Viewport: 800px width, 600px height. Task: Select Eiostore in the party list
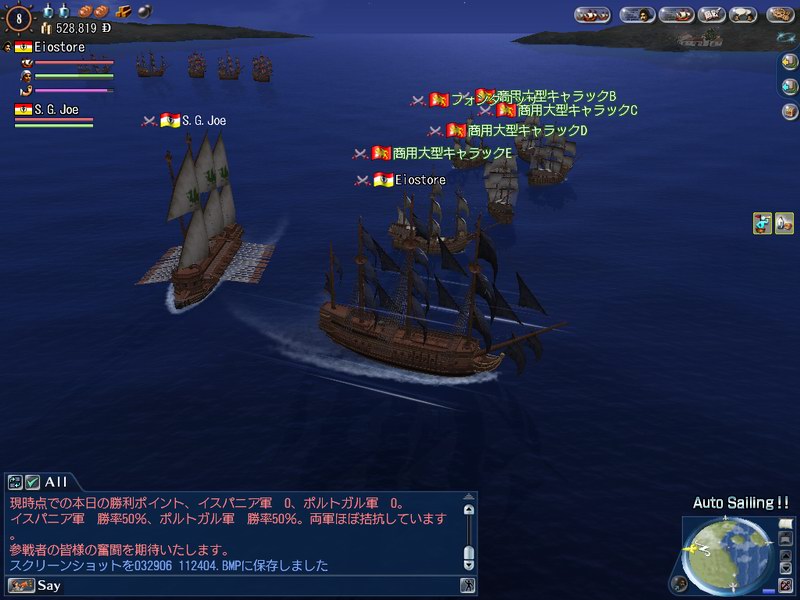click(x=58, y=47)
